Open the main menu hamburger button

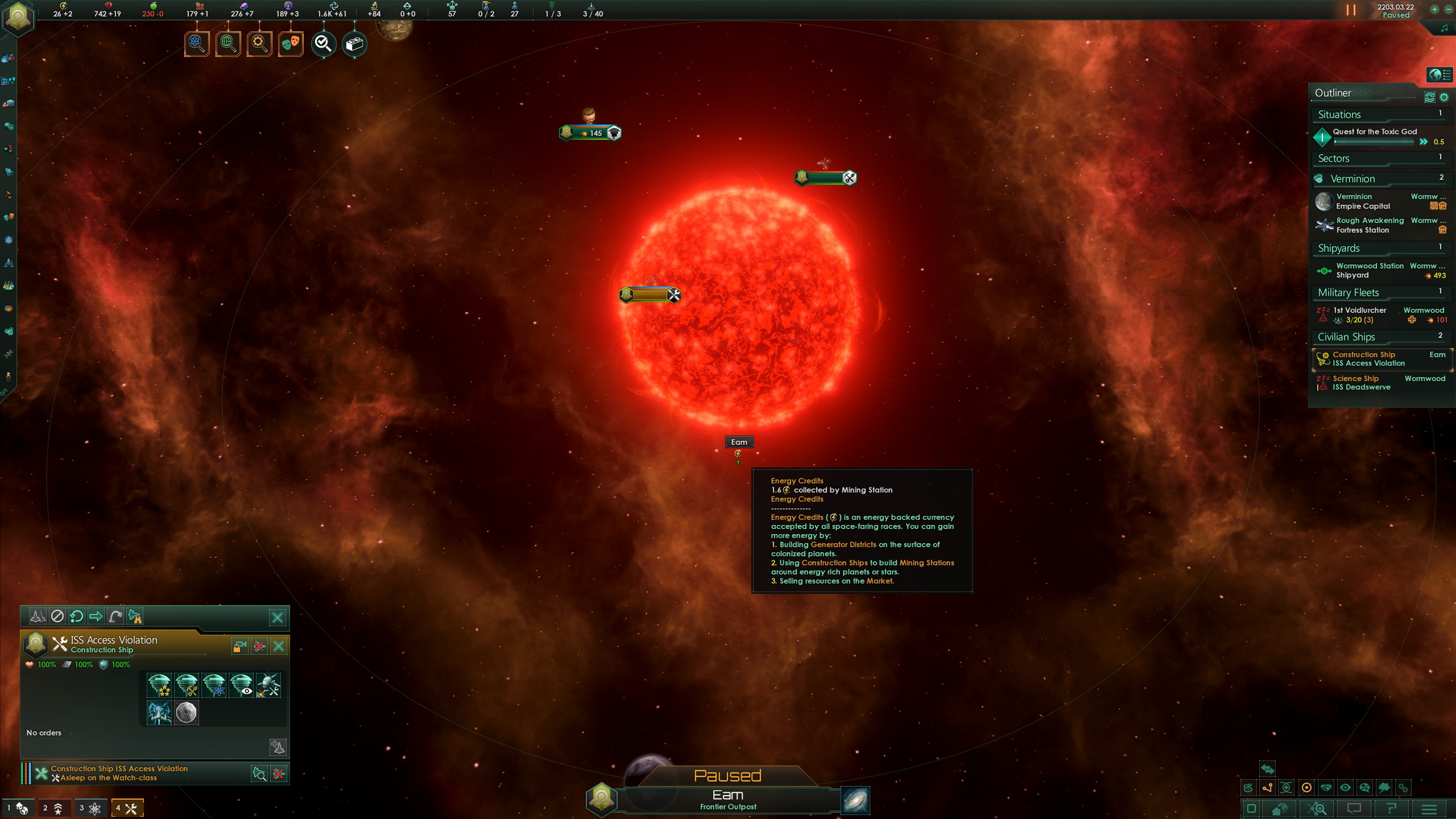tap(1429, 809)
